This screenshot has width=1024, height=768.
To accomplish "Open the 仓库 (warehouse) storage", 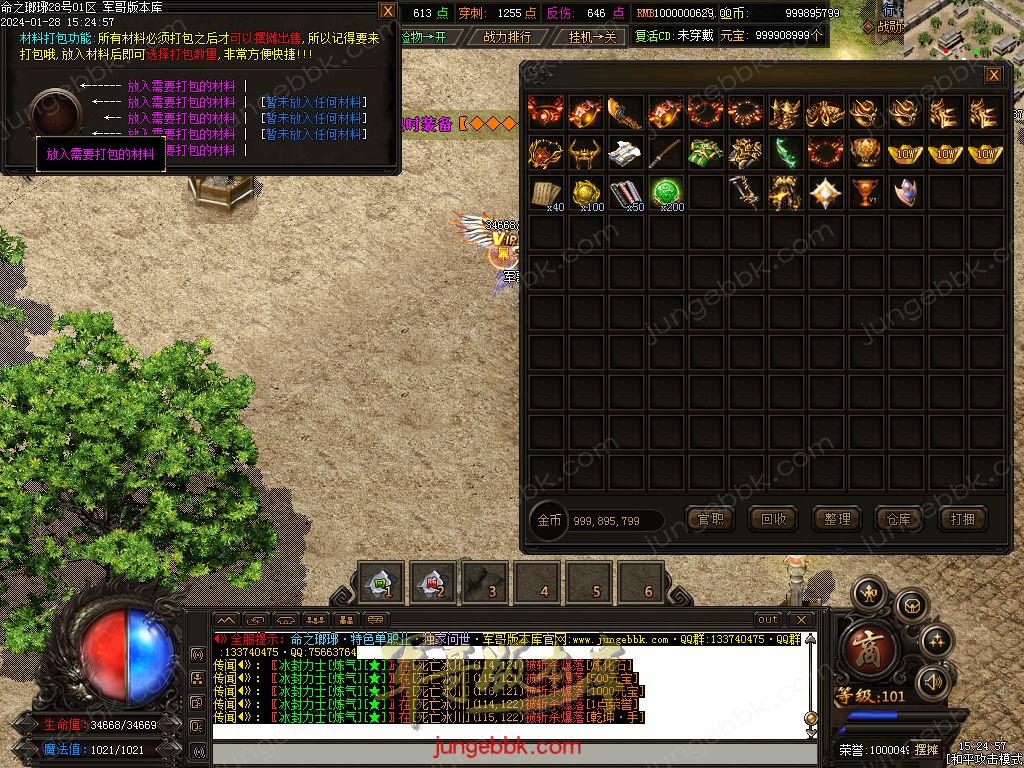I will pyautogui.click(x=899, y=519).
